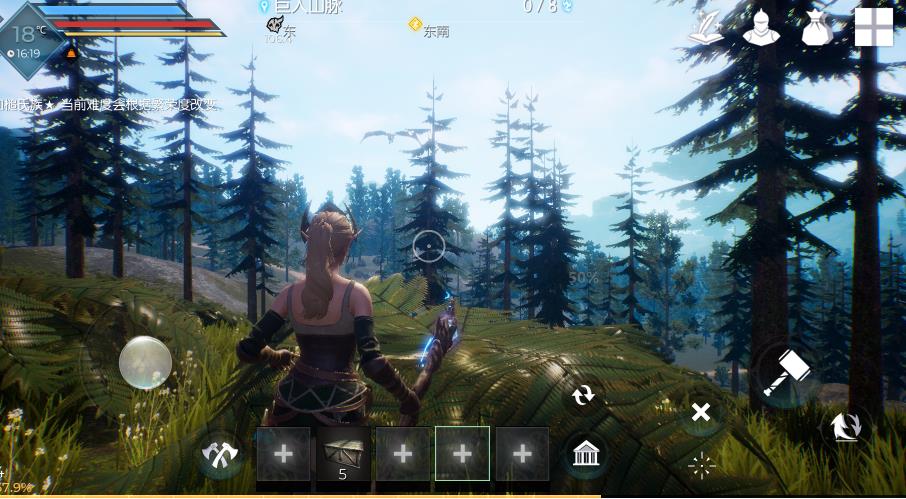Screen dimensions: 906x499
Task: Tap the crossed axes weapon button
Action: click(x=219, y=454)
